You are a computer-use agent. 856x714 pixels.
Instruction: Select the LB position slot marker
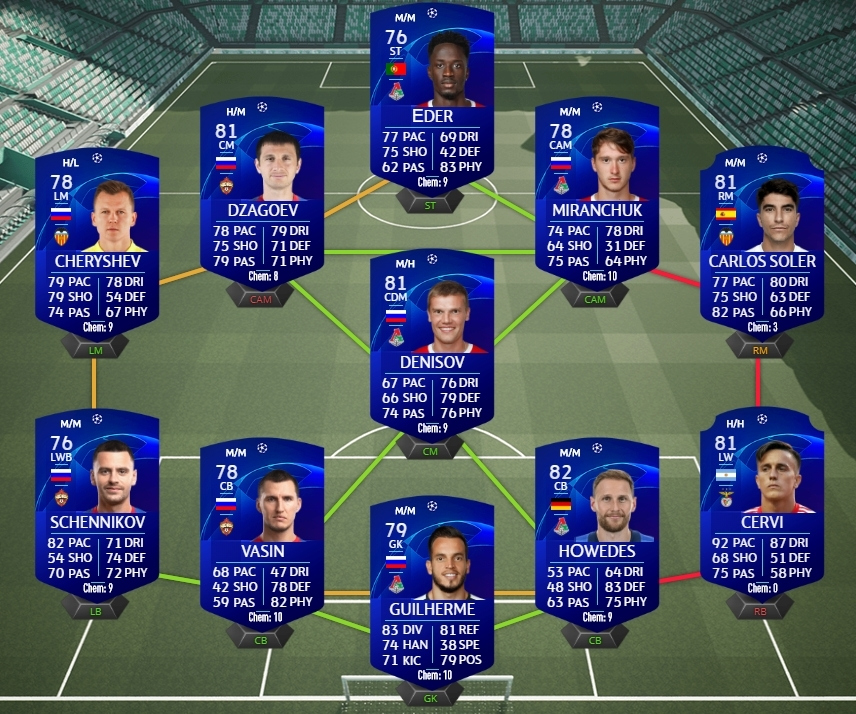[97, 608]
